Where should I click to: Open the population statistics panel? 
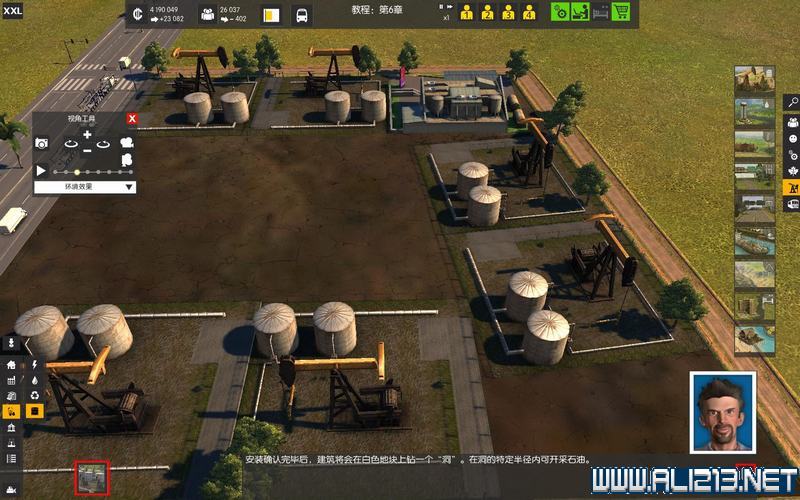(207, 14)
